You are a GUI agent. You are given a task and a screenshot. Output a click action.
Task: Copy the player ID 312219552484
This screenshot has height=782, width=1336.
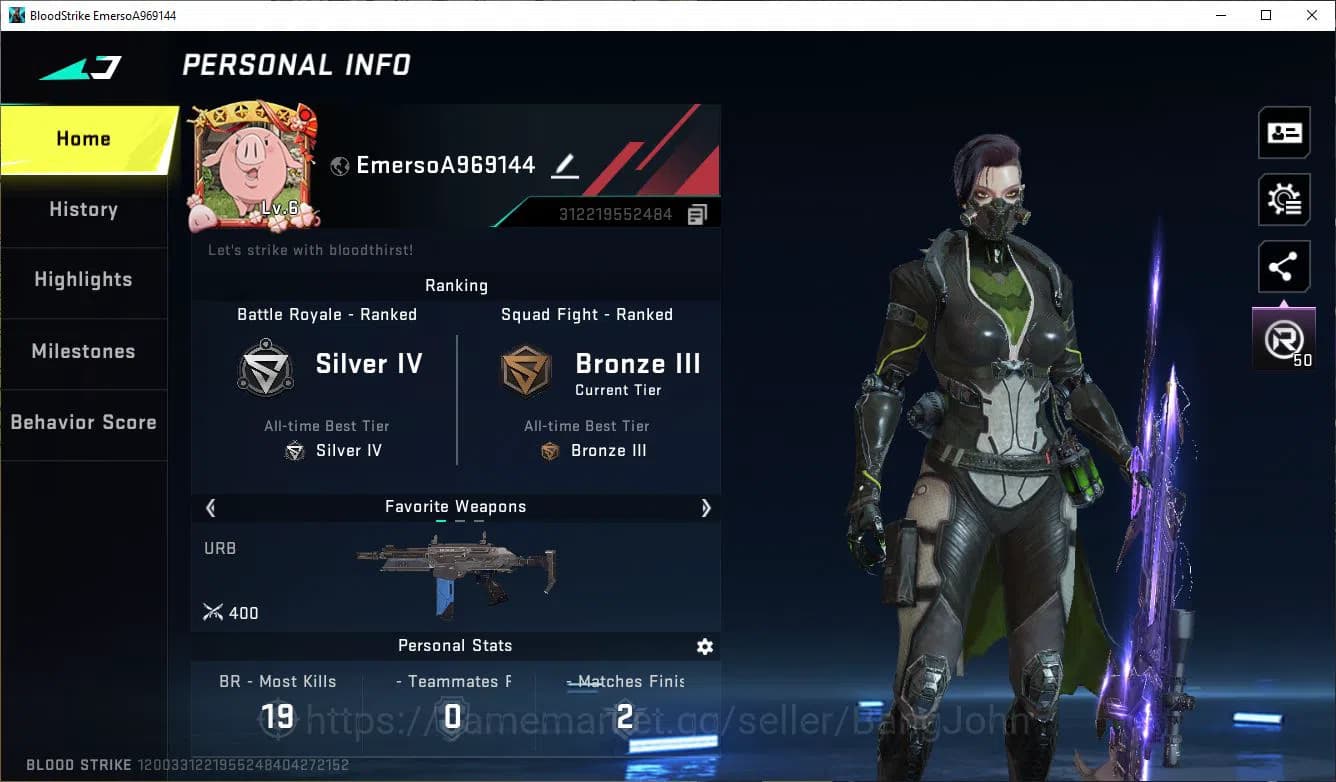pos(698,212)
